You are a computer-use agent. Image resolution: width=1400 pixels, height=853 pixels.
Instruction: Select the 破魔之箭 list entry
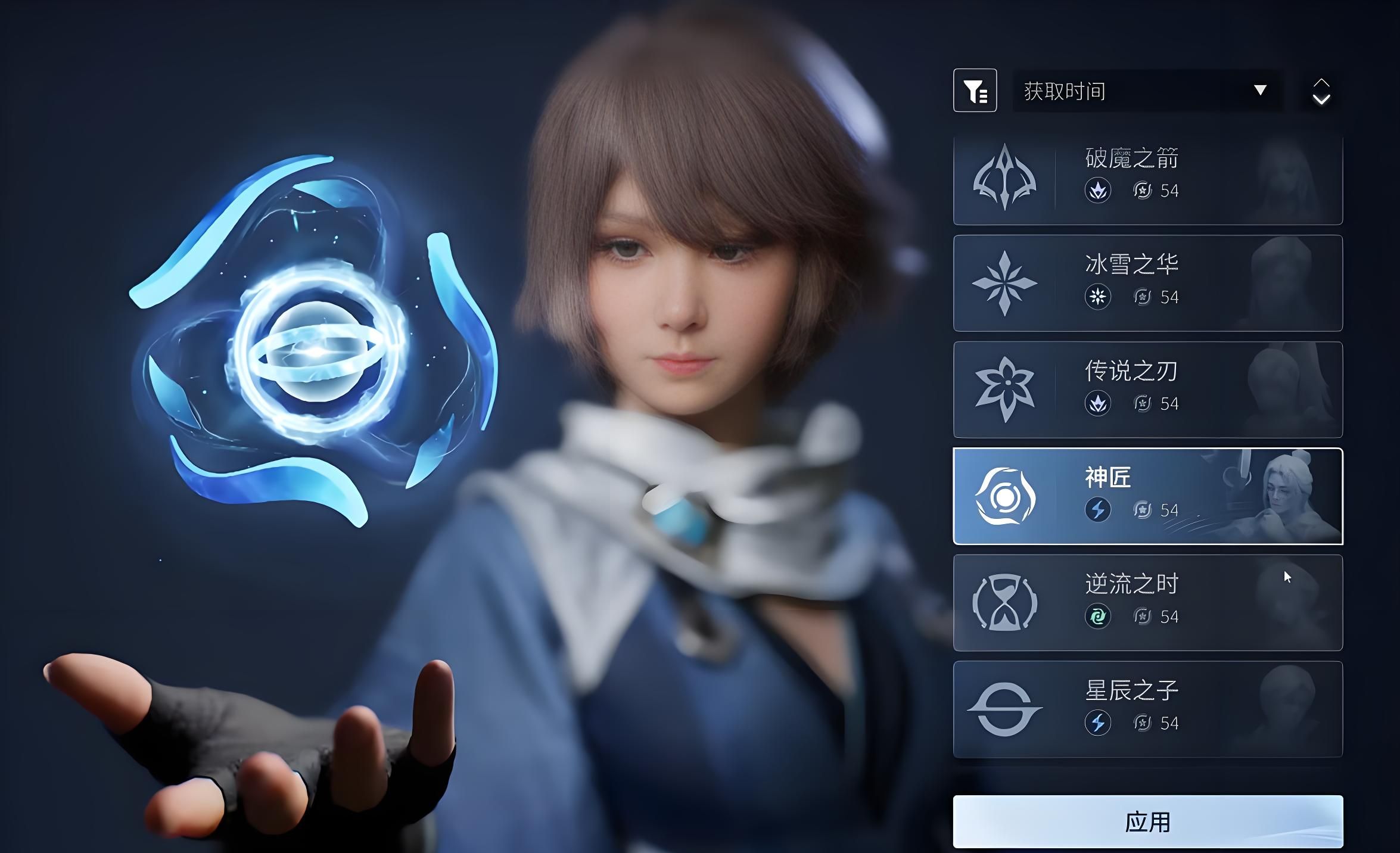coord(1147,179)
